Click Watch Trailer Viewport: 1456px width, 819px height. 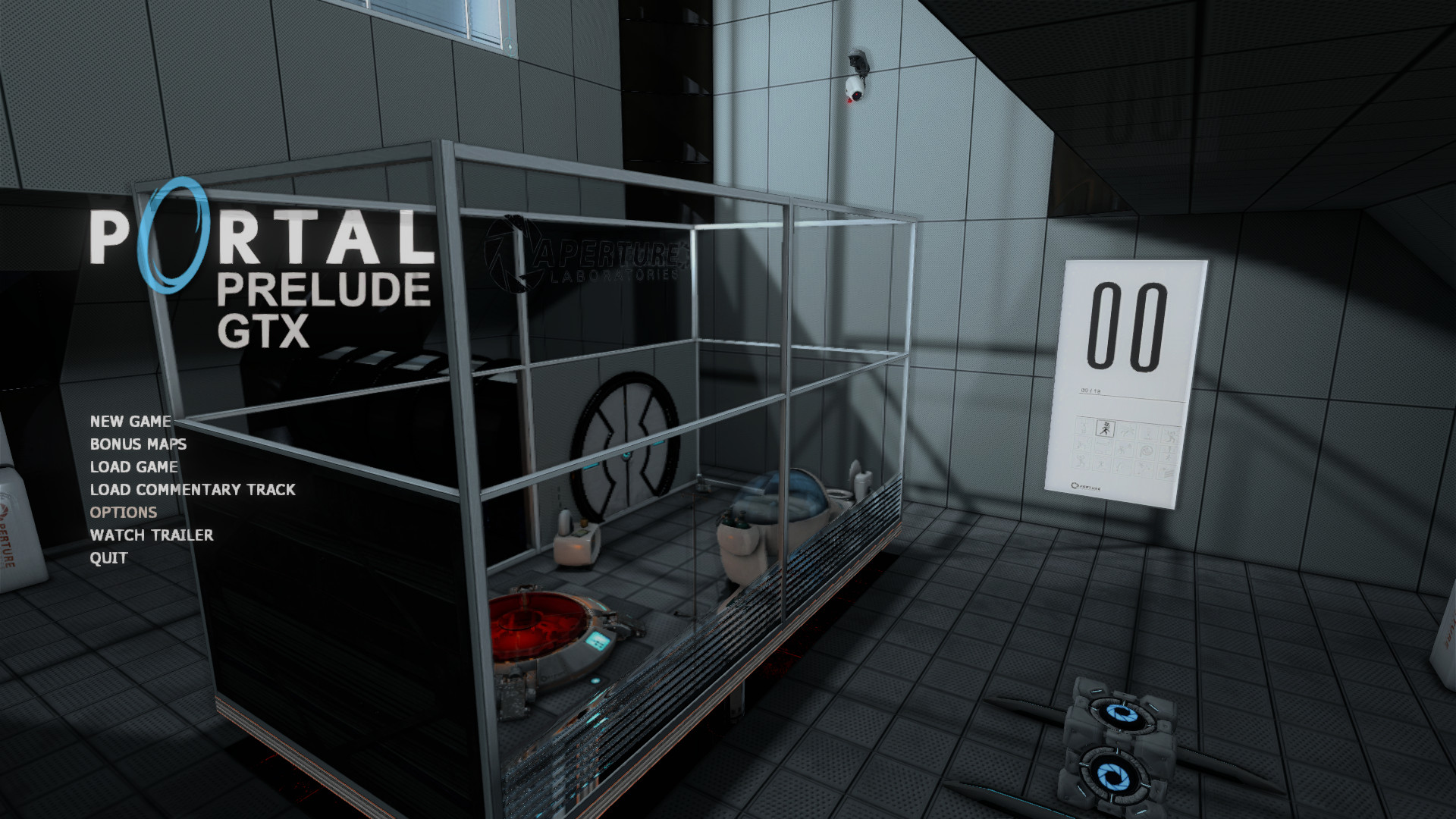click(151, 535)
